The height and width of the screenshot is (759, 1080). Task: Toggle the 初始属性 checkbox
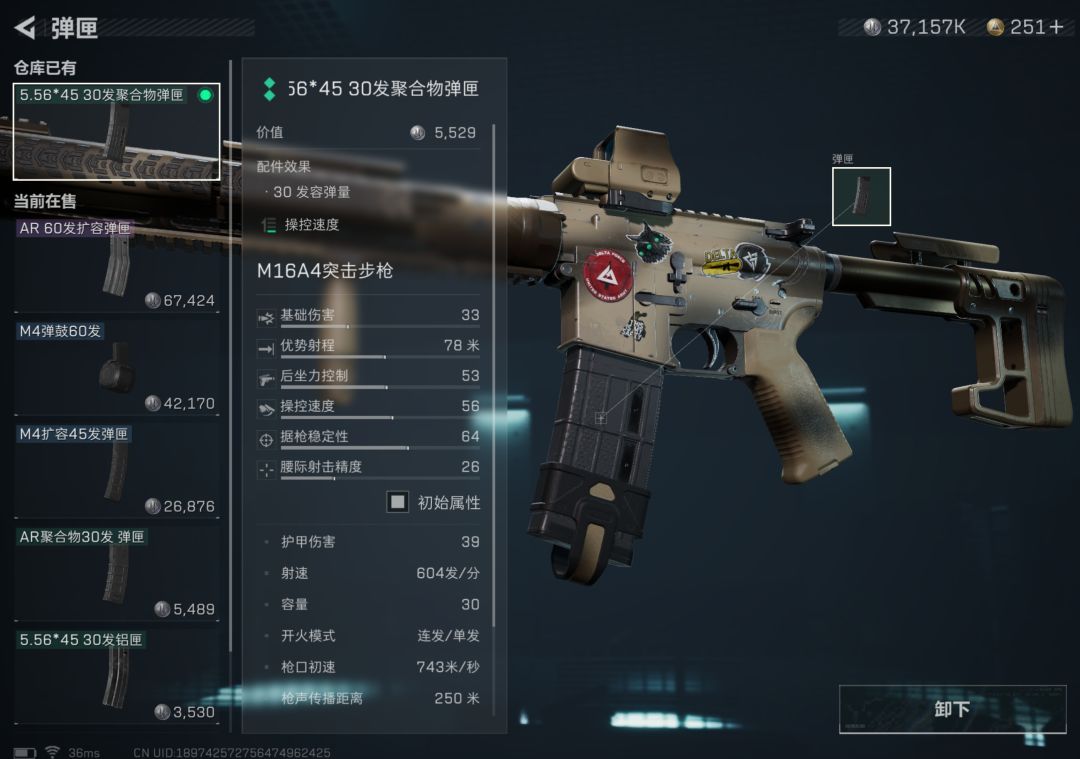click(398, 502)
